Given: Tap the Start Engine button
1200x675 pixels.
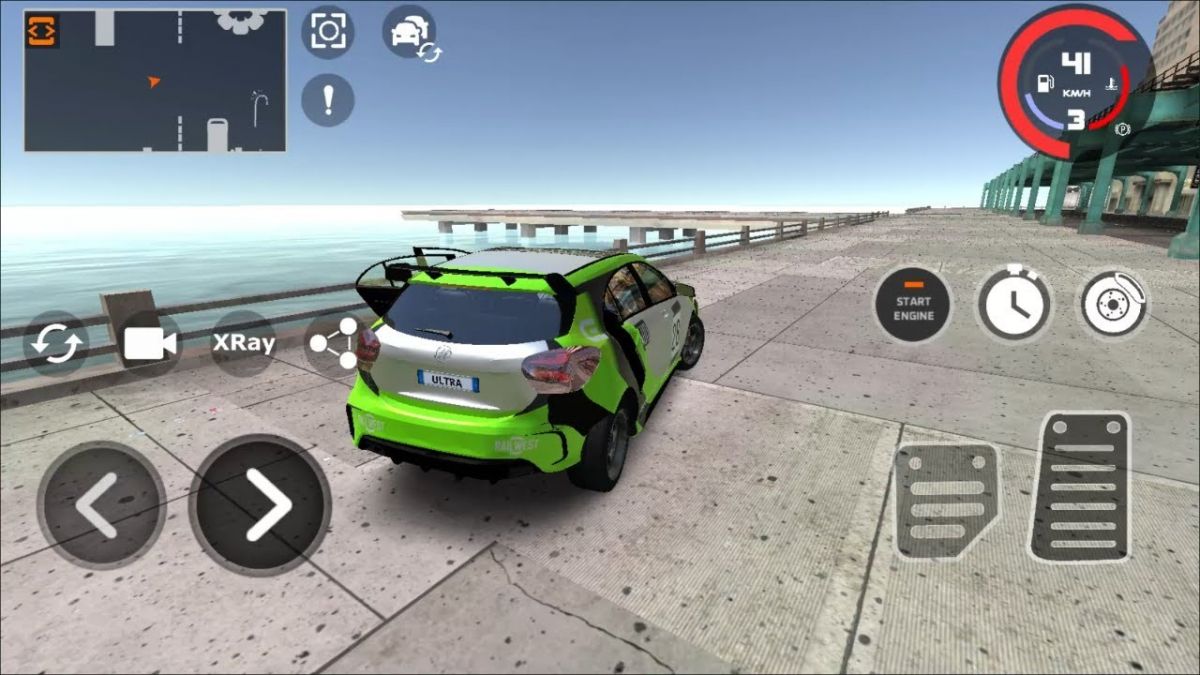Looking at the screenshot, I should pyautogui.click(x=913, y=306).
